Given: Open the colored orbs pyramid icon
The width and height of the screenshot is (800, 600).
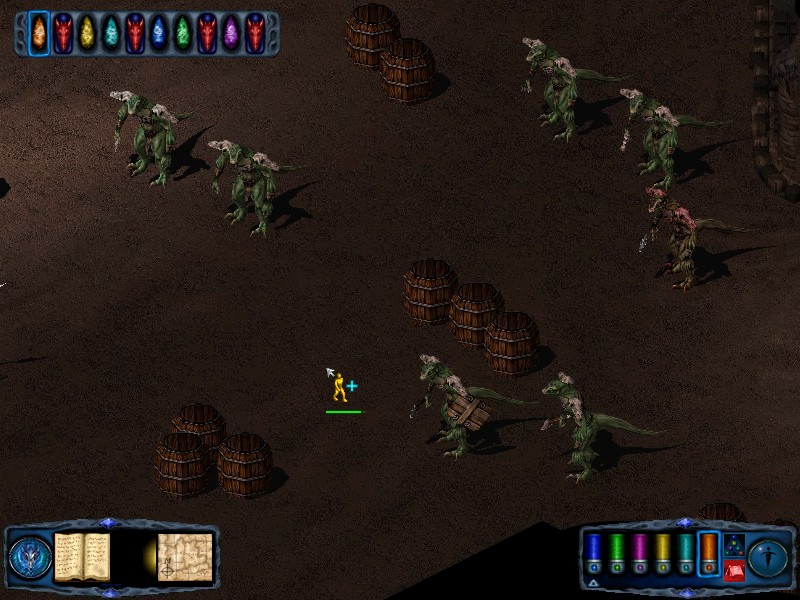Looking at the screenshot, I should (733, 545).
